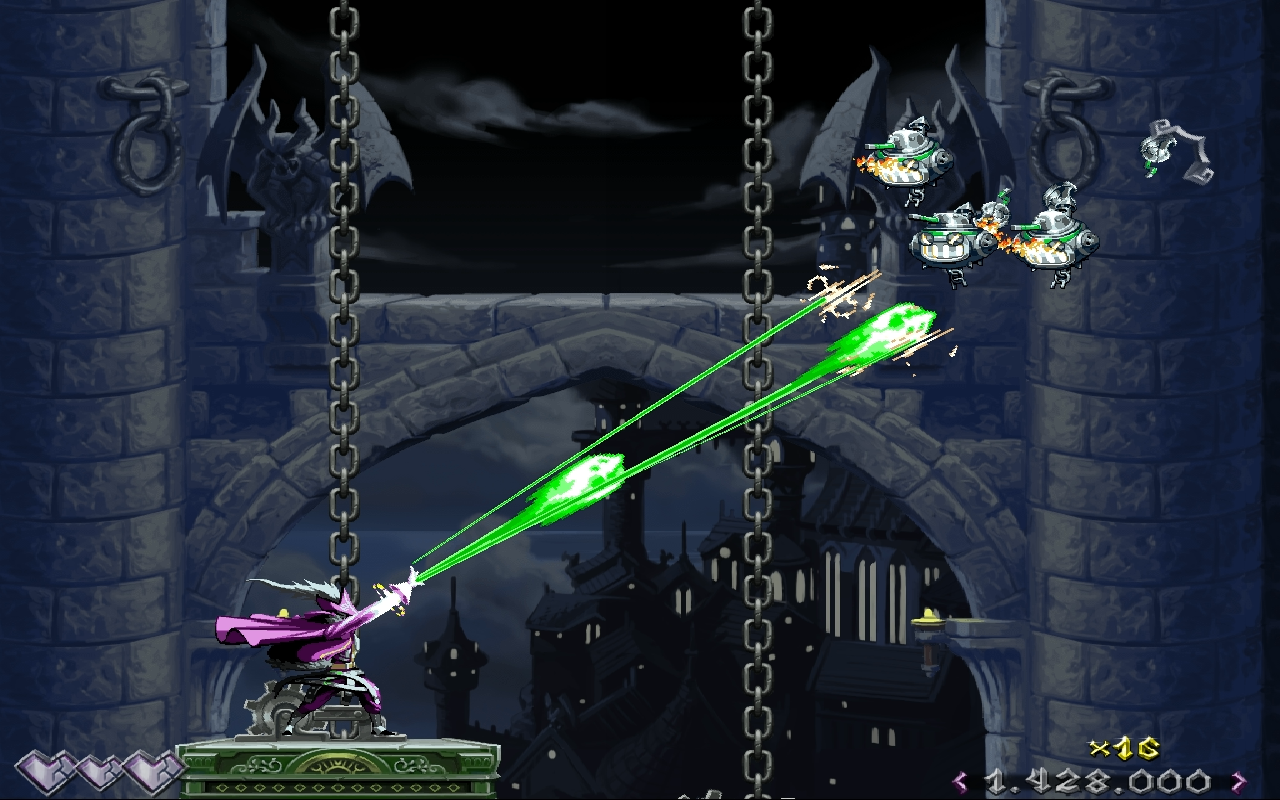Screen dimensions: 1280x800
Task: Click the golden x16 combo multiplier
Action: point(1124,750)
